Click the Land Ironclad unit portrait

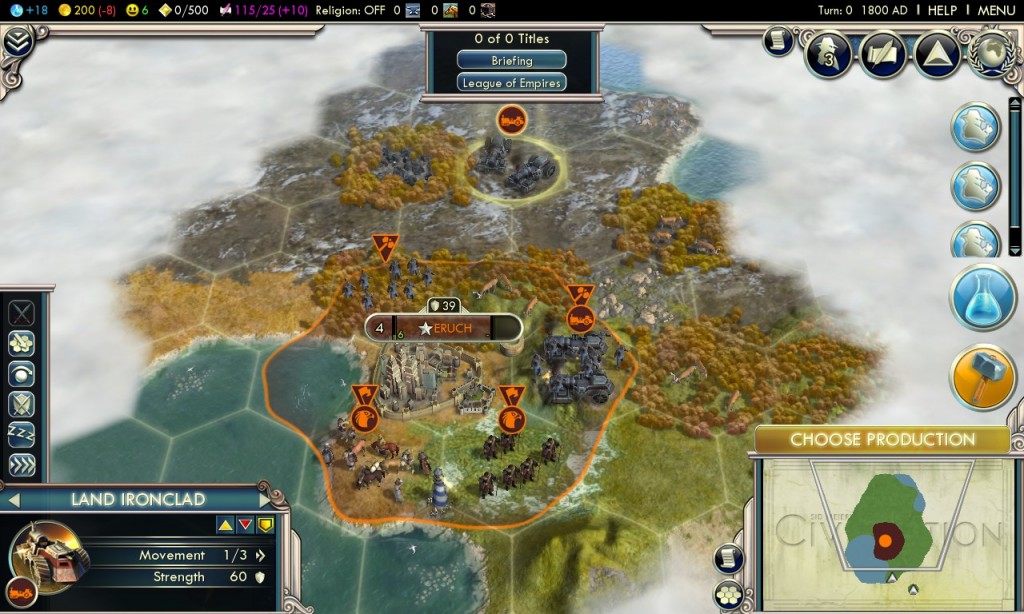coord(48,553)
